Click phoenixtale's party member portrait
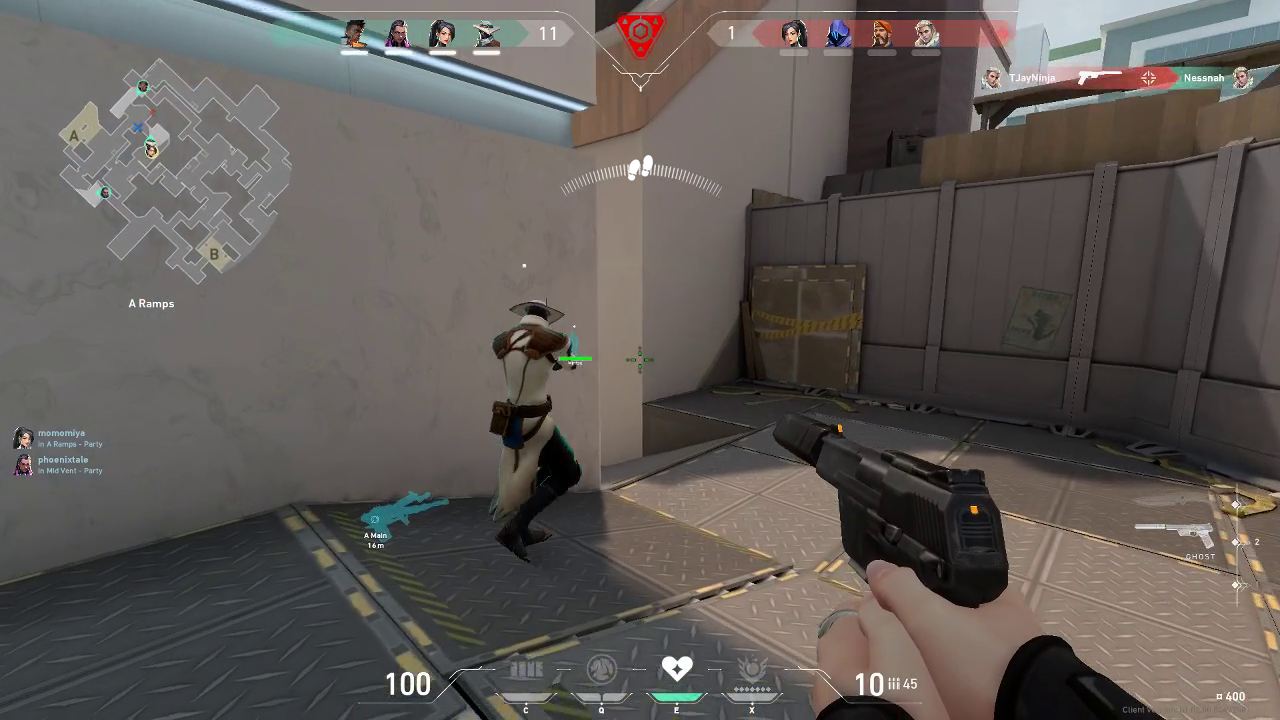 22,465
